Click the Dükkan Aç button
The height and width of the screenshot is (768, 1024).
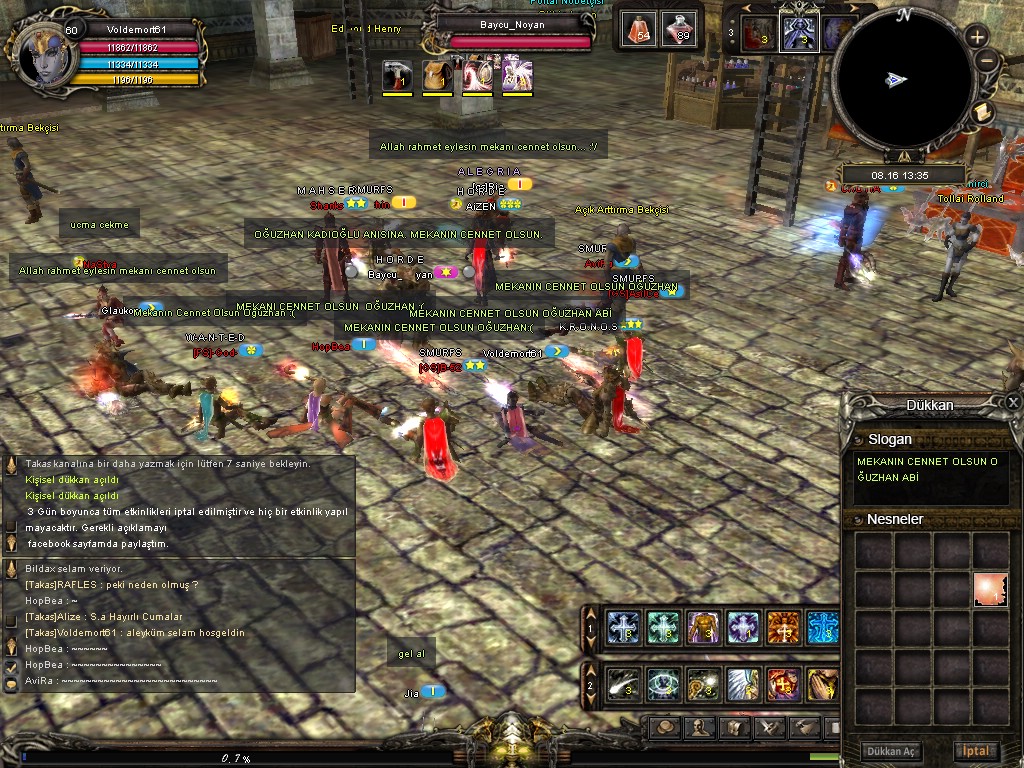(x=893, y=751)
